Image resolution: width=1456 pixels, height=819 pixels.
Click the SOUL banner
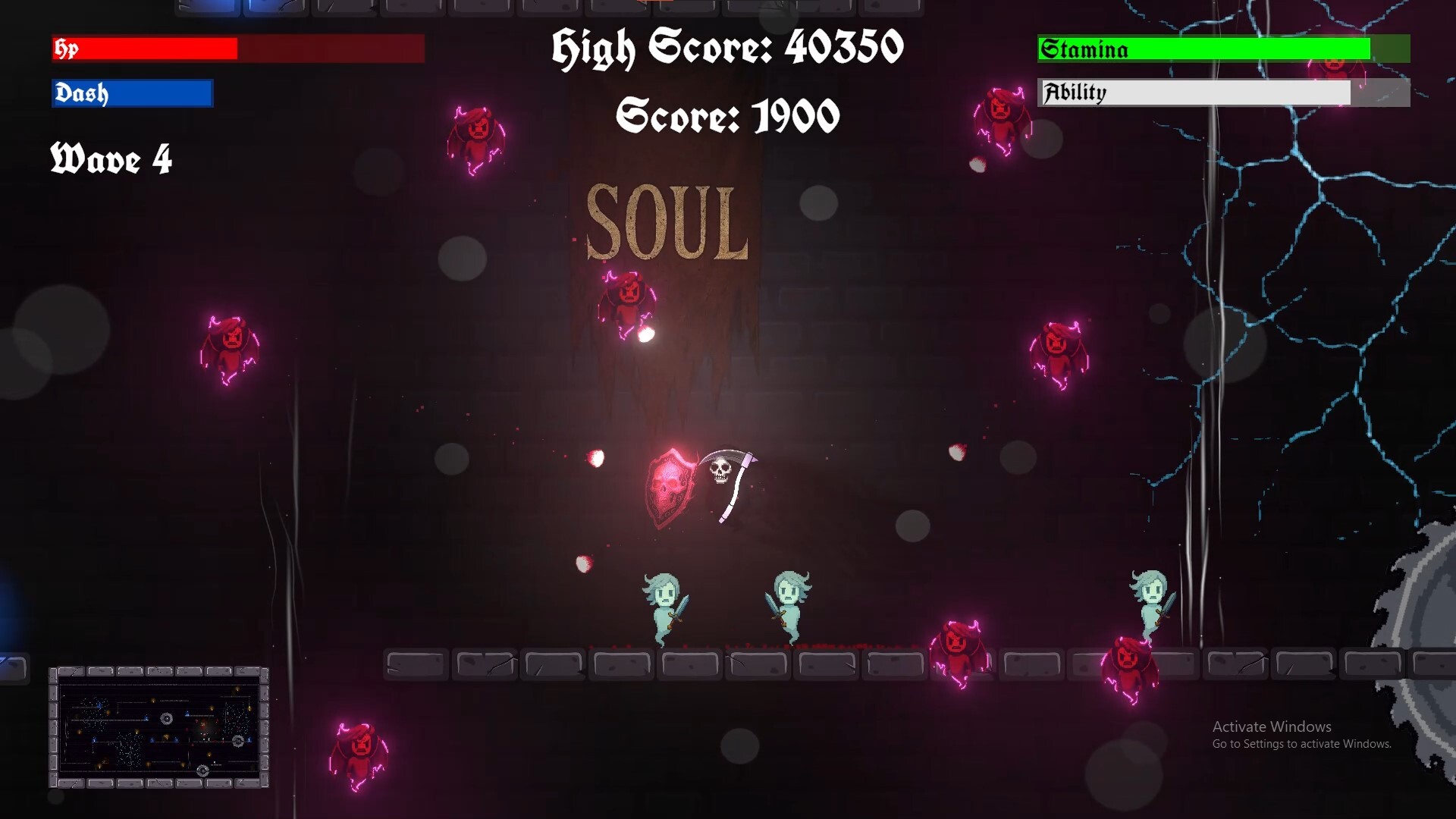pos(667,220)
